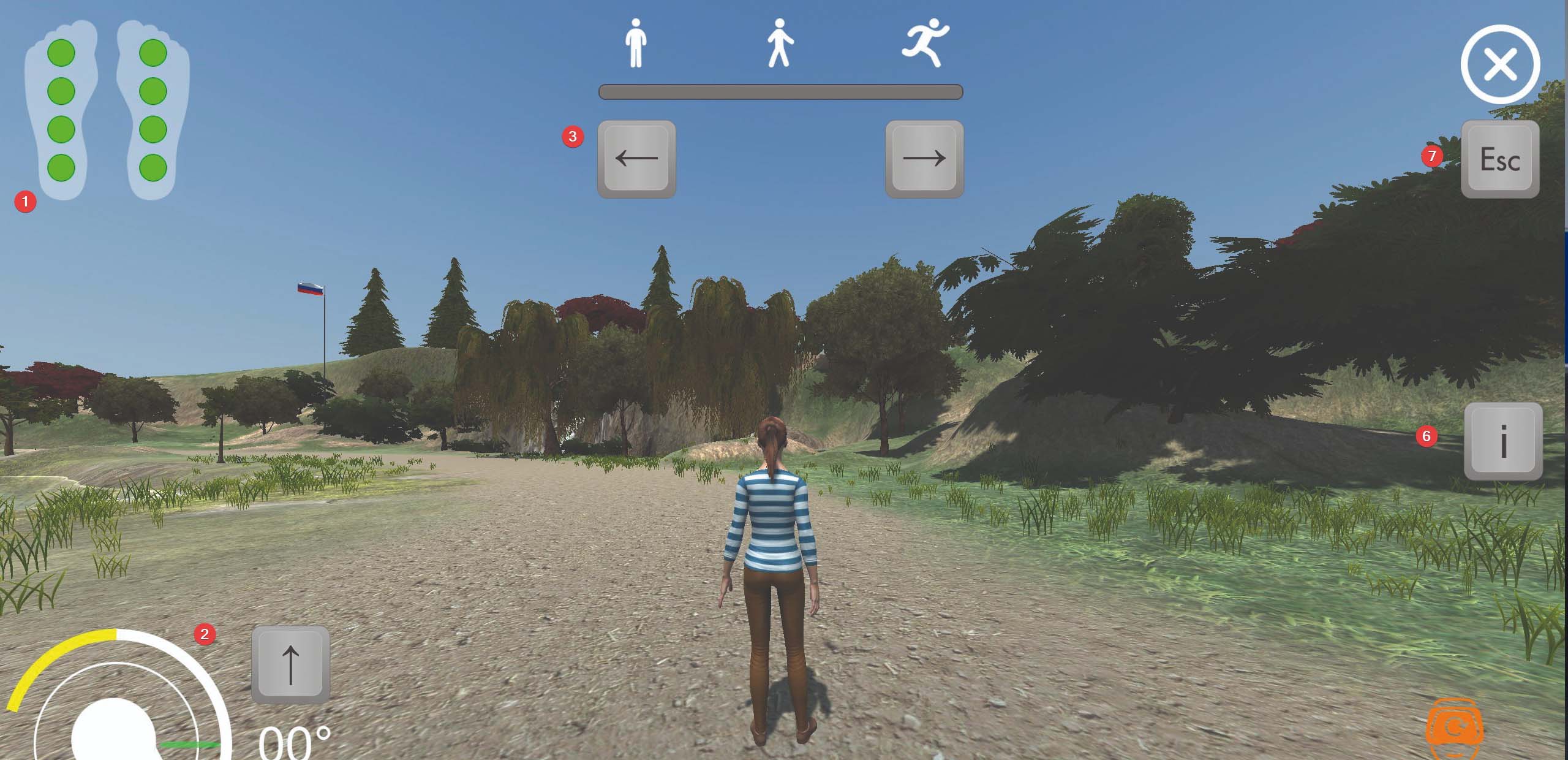Click the grey speed slider bar
The height and width of the screenshot is (760, 1568).
tap(780, 92)
